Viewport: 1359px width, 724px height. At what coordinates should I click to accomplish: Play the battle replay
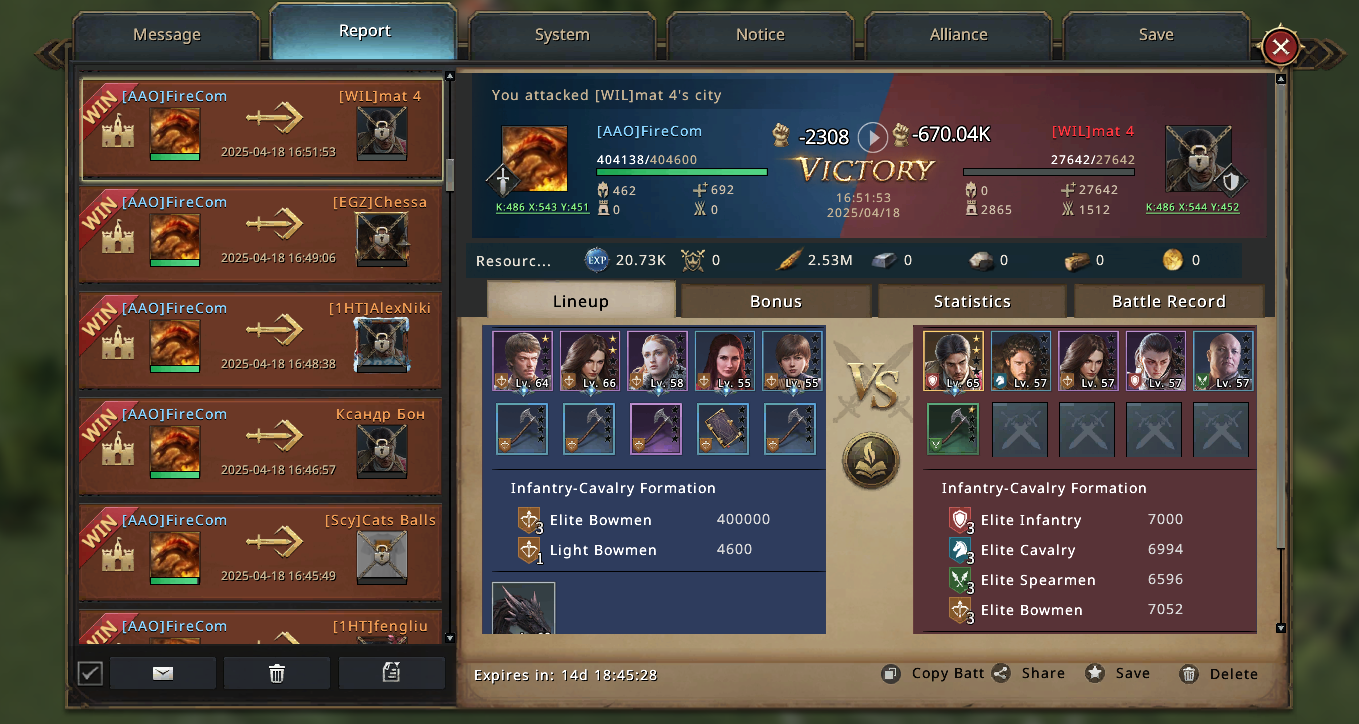pos(872,137)
